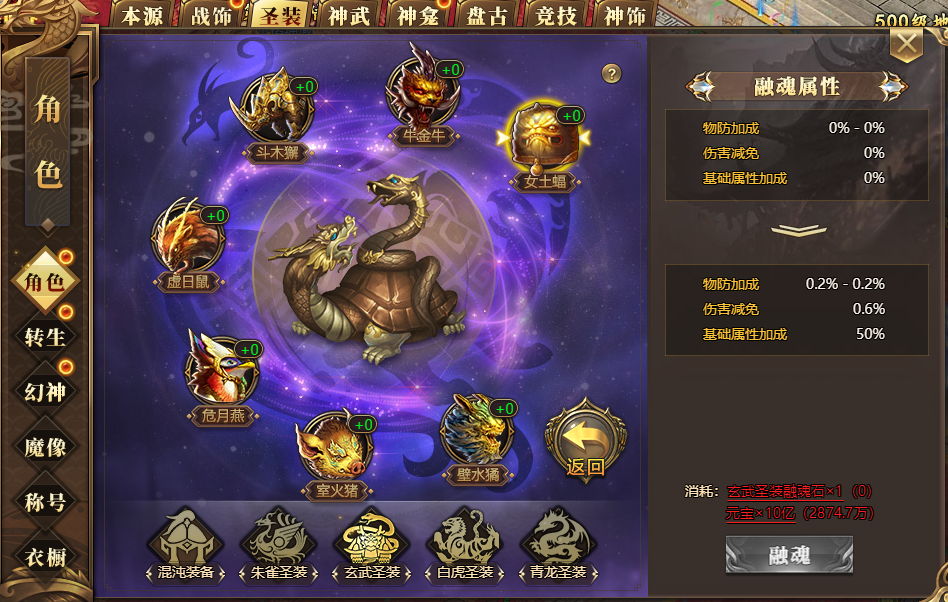
Task: Switch to 混沌装备 category
Action: coord(184,545)
